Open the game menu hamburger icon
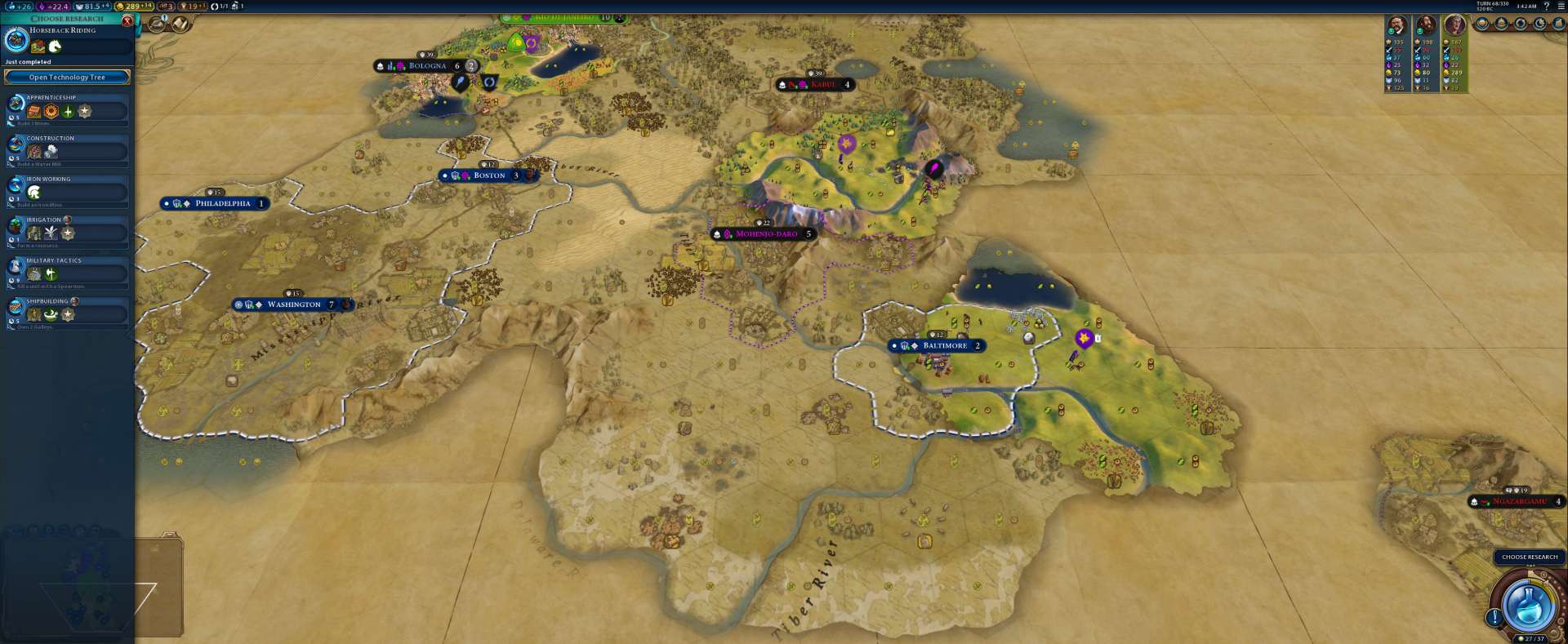1568x644 pixels. click(1561, 7)
